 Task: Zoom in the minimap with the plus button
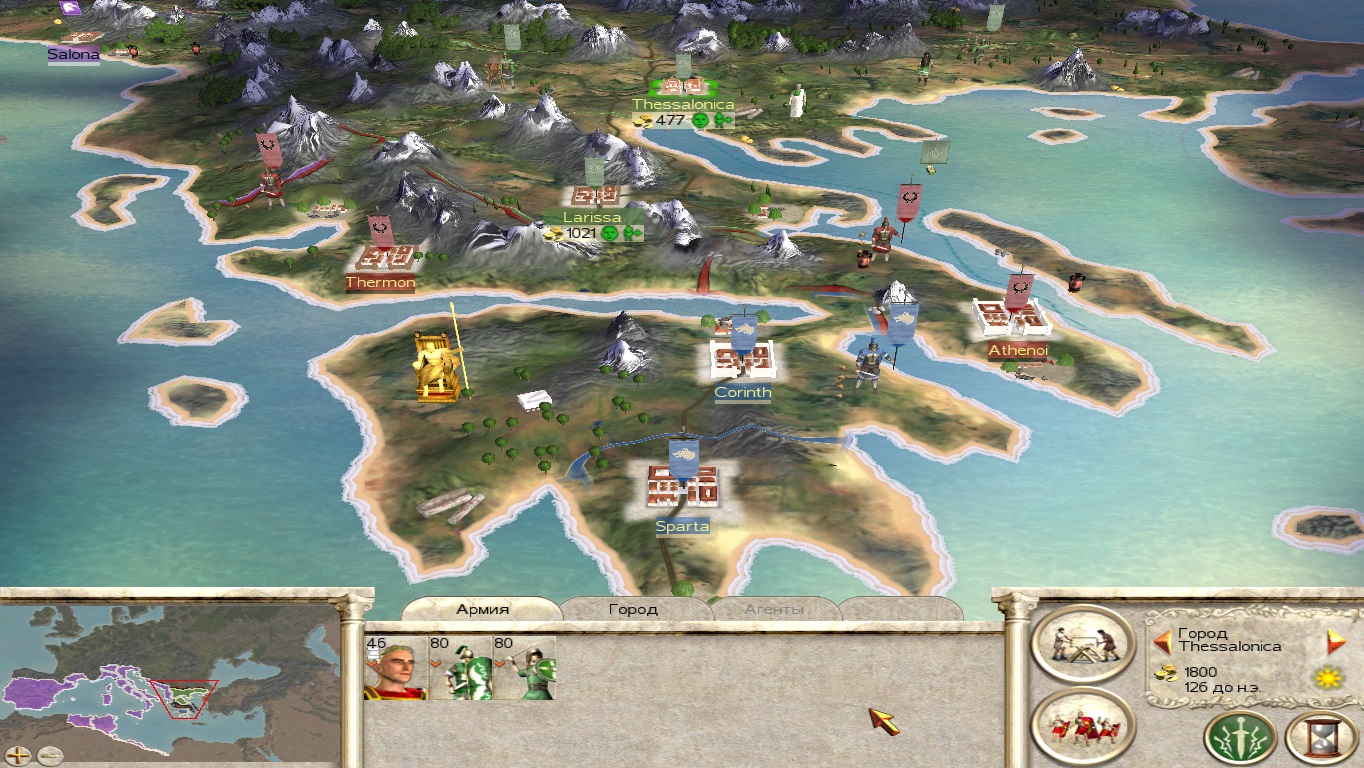[x=18, y=755]
